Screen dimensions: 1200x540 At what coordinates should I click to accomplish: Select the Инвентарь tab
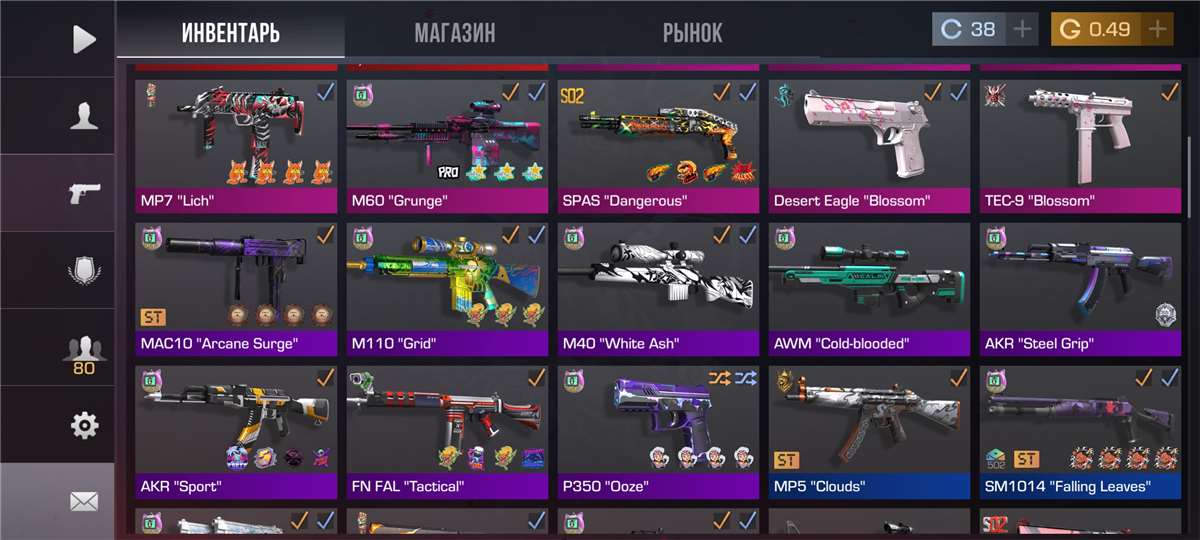pos(230,32)
